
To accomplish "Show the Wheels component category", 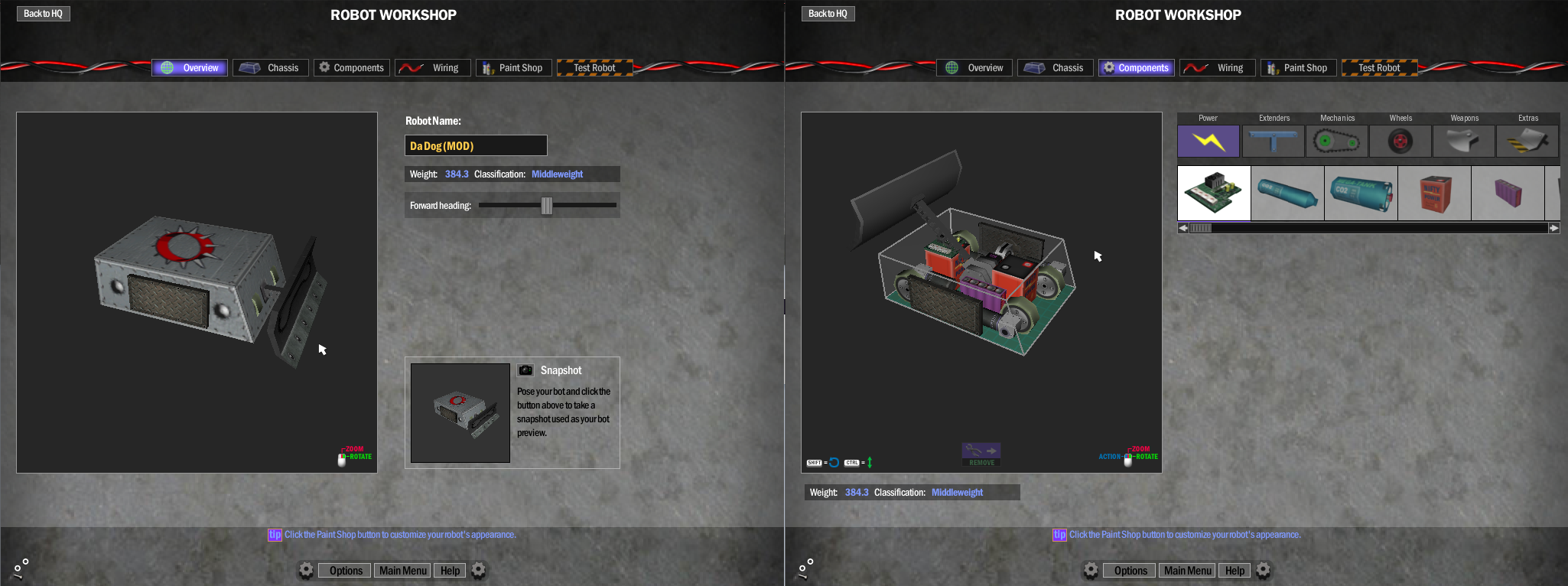I will click(x=1400, y=142).
